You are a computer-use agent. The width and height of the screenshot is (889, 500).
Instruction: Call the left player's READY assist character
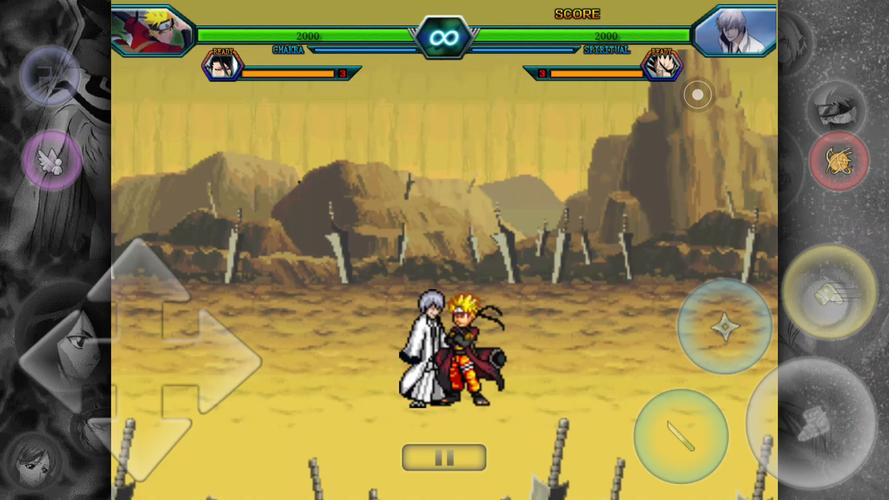pos(221,66)
